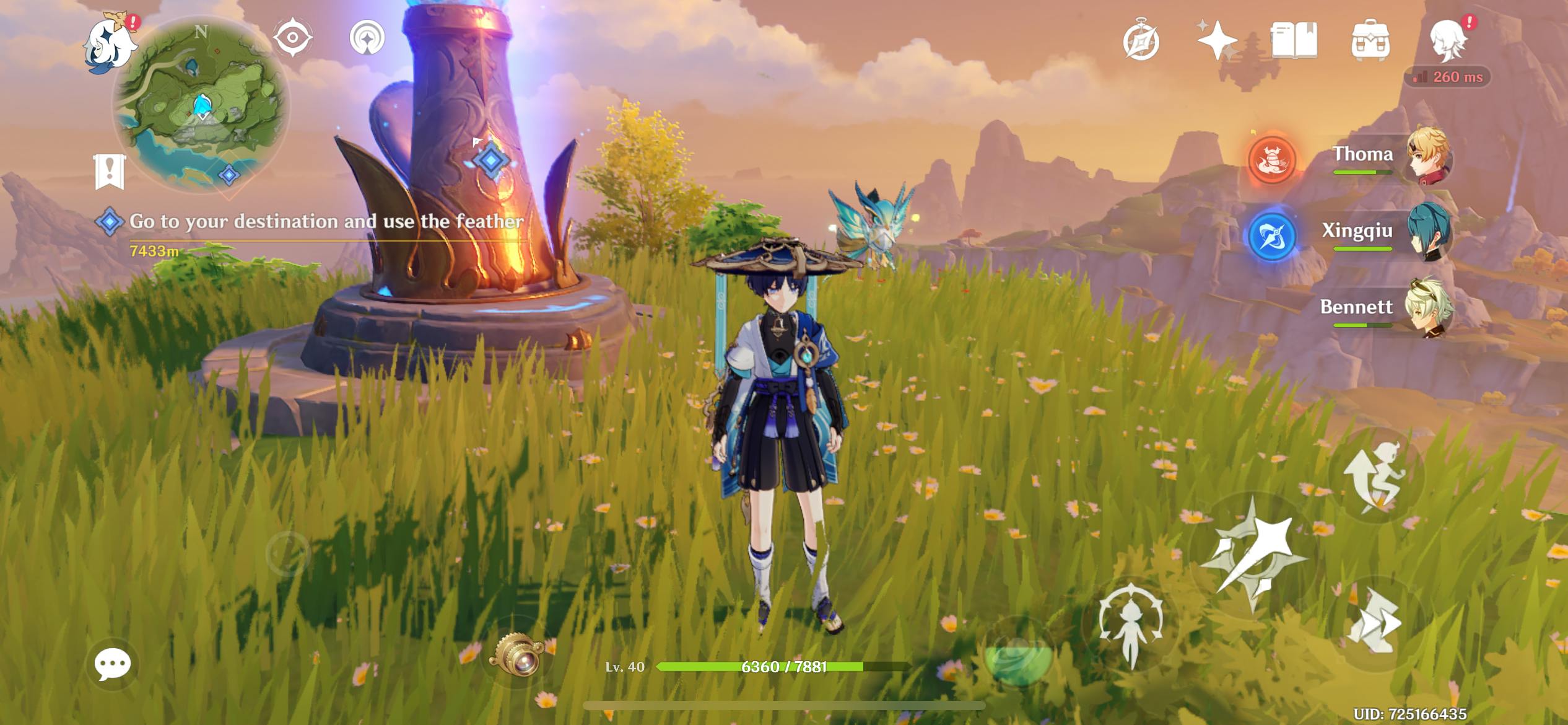Open the circular minimap
The image size is (1568, 725).
tap(201, 104)
